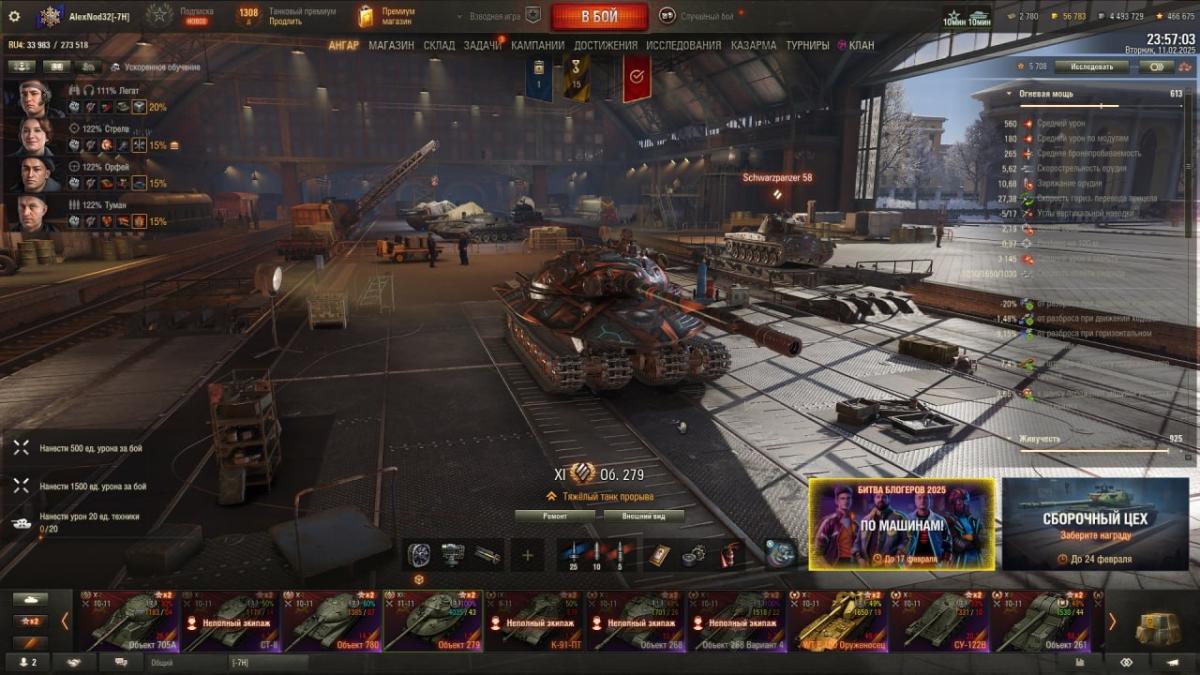The height and width of the screenshot is (675, 1200).
Task: Open Внешний вид customization
Action: click(x=644, y=516)
